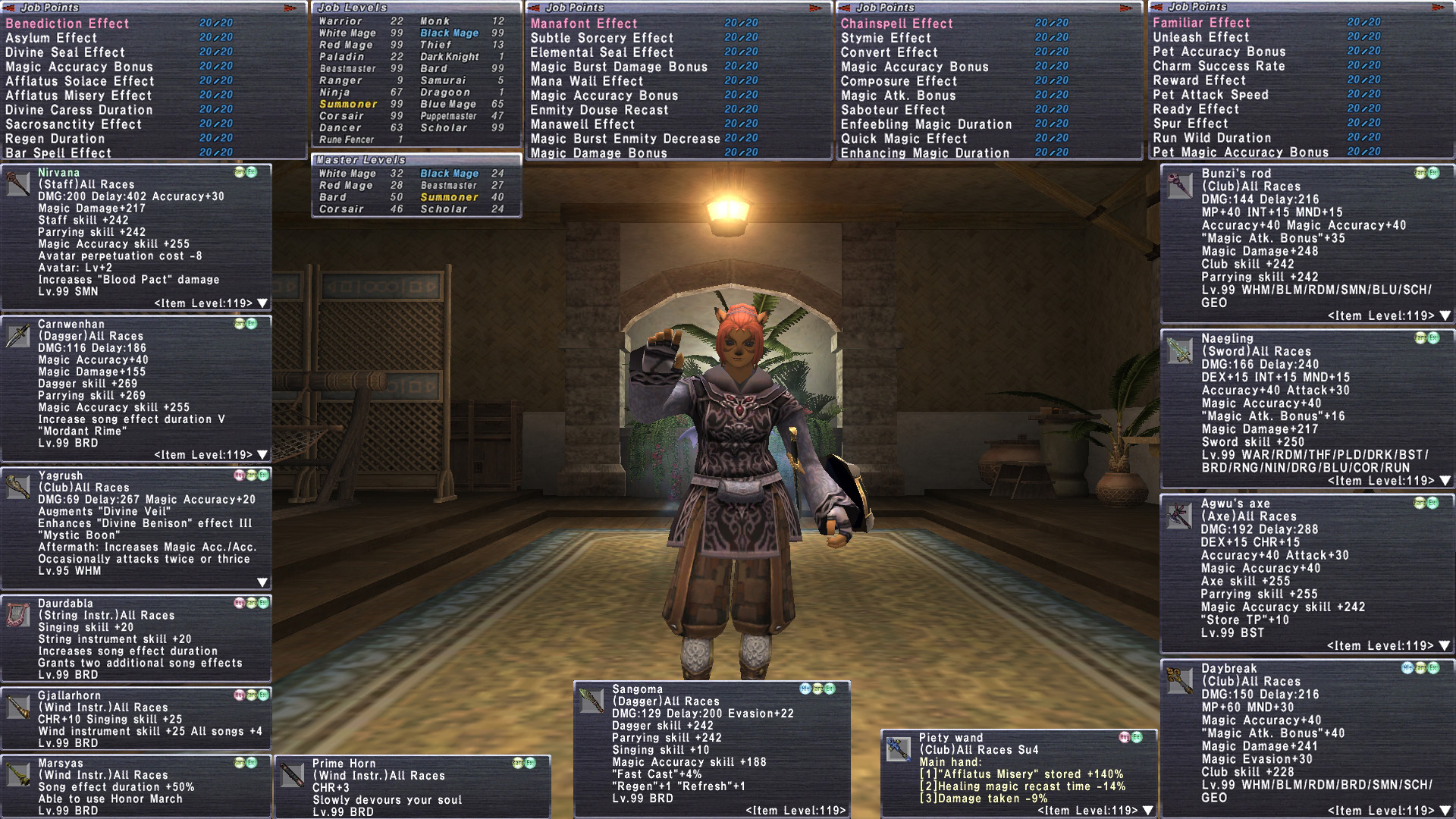Screen dimensions: 1456x819
Task: Select the Manafont Effect job point row
Action: pyautogui.click(x=584, y=24)
